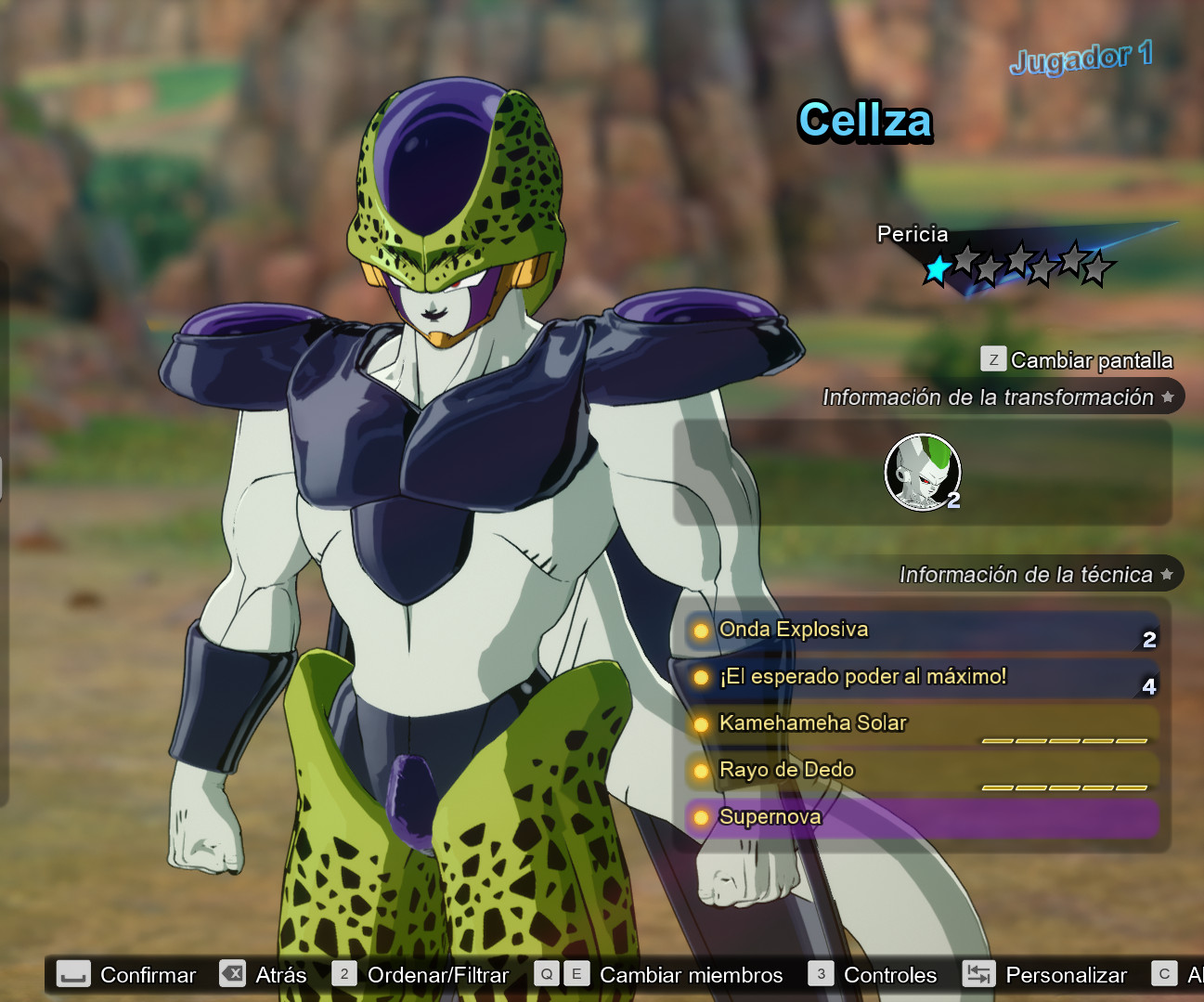This screenshot has height=1002, width=1204.
Task: Click the yellow orb icon next to Supernova
Action: (701, 818)
